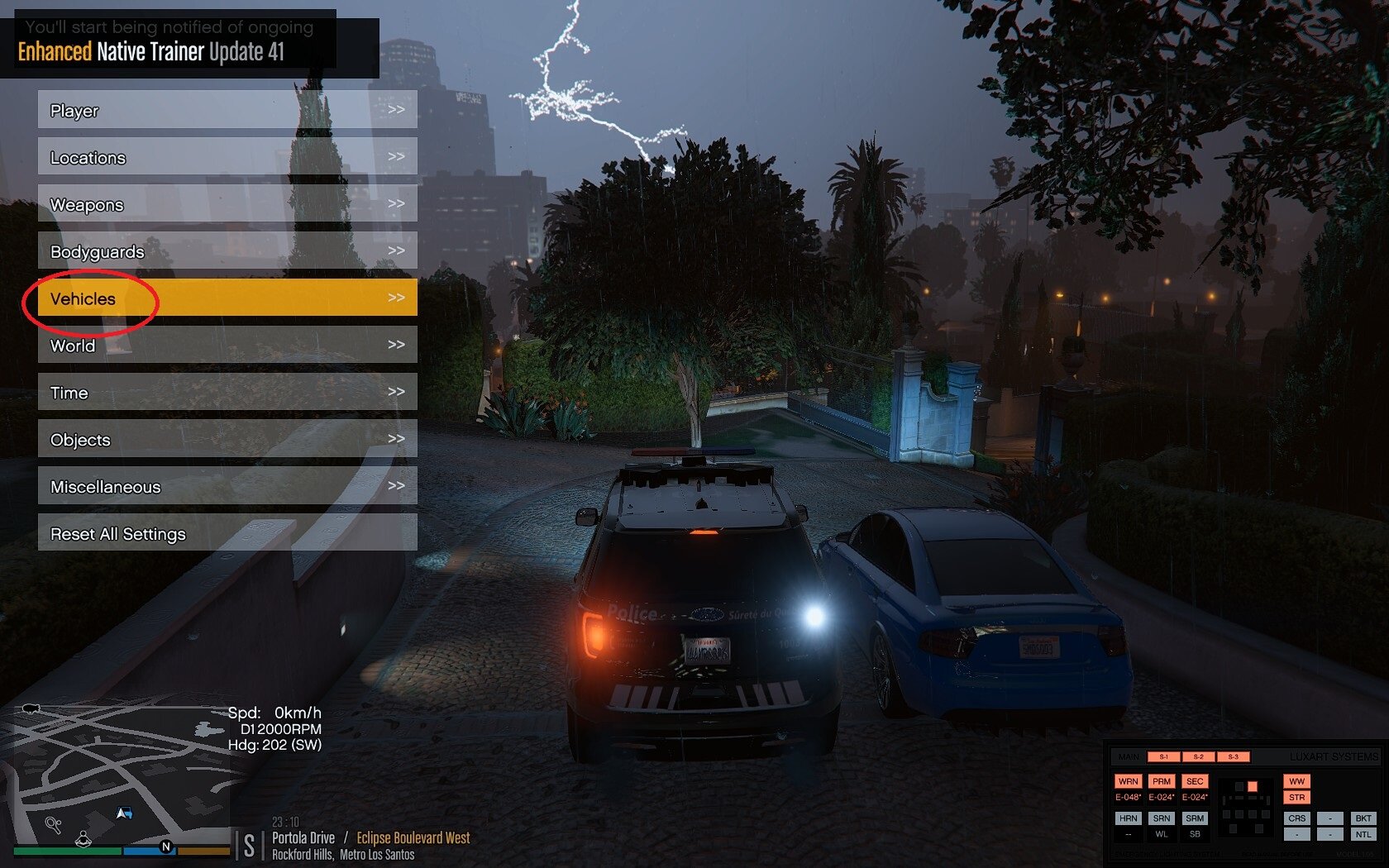The width and height of the screenshot is (1389, 868).
Task: Toggle the BKT button on Luxart panel
Action: point(1363,818)
